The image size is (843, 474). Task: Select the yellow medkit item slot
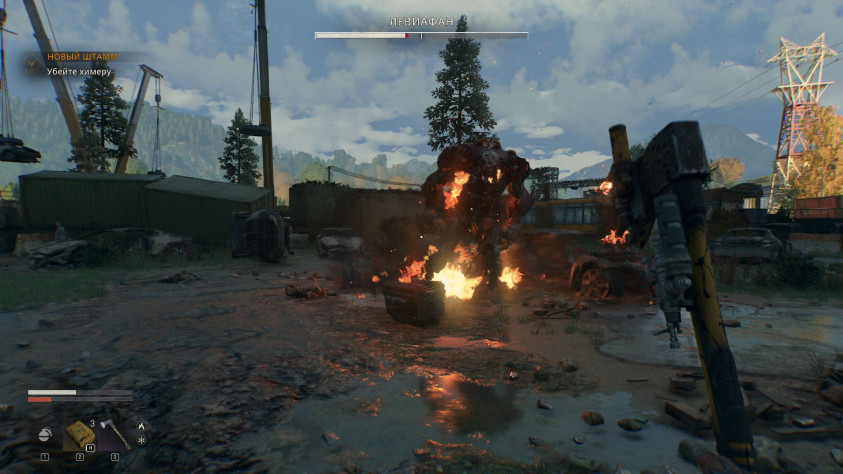pyautogui.click(x=79, y=433)
